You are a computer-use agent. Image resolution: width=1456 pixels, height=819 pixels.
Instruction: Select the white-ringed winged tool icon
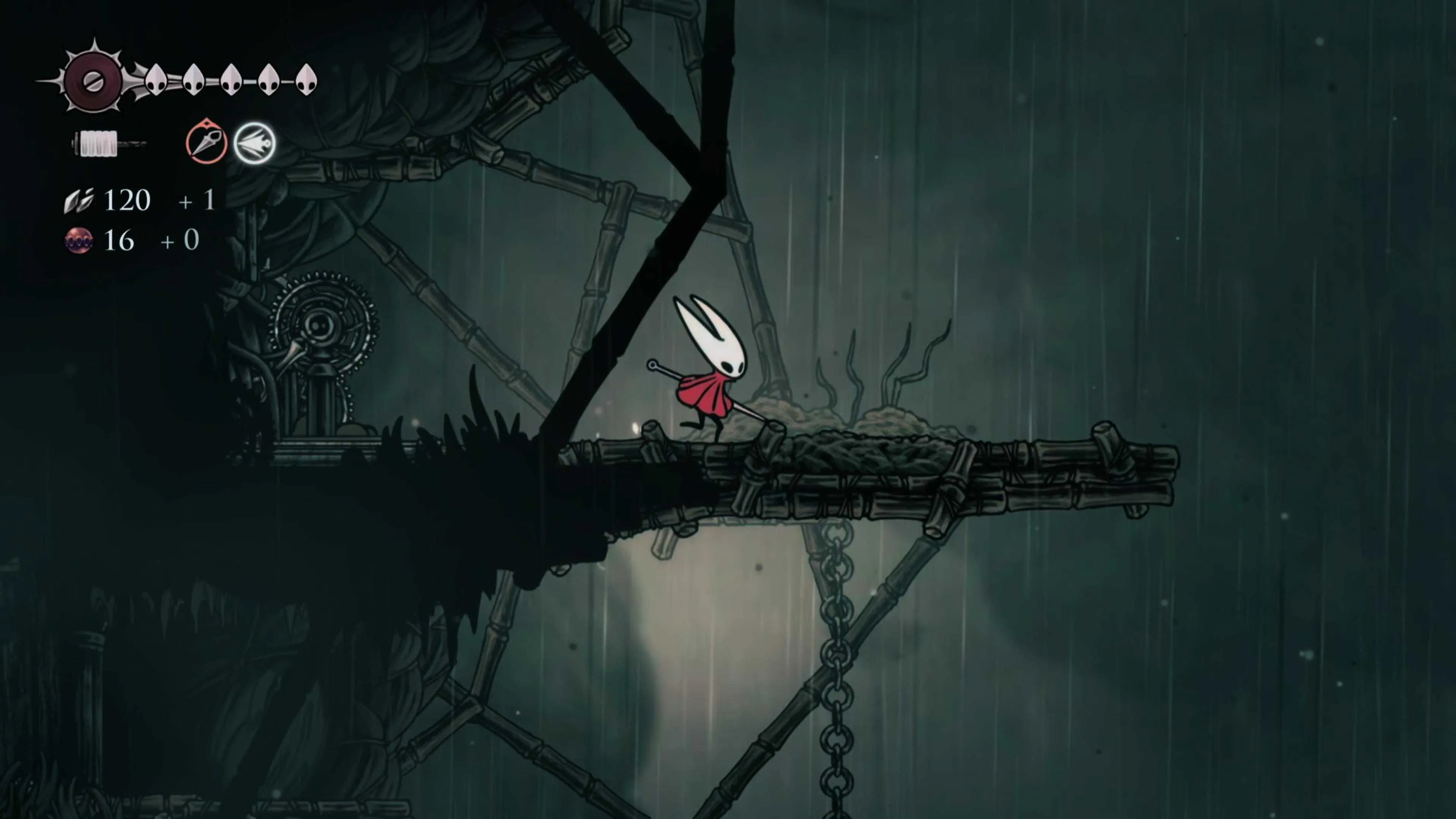click(254, 144)
